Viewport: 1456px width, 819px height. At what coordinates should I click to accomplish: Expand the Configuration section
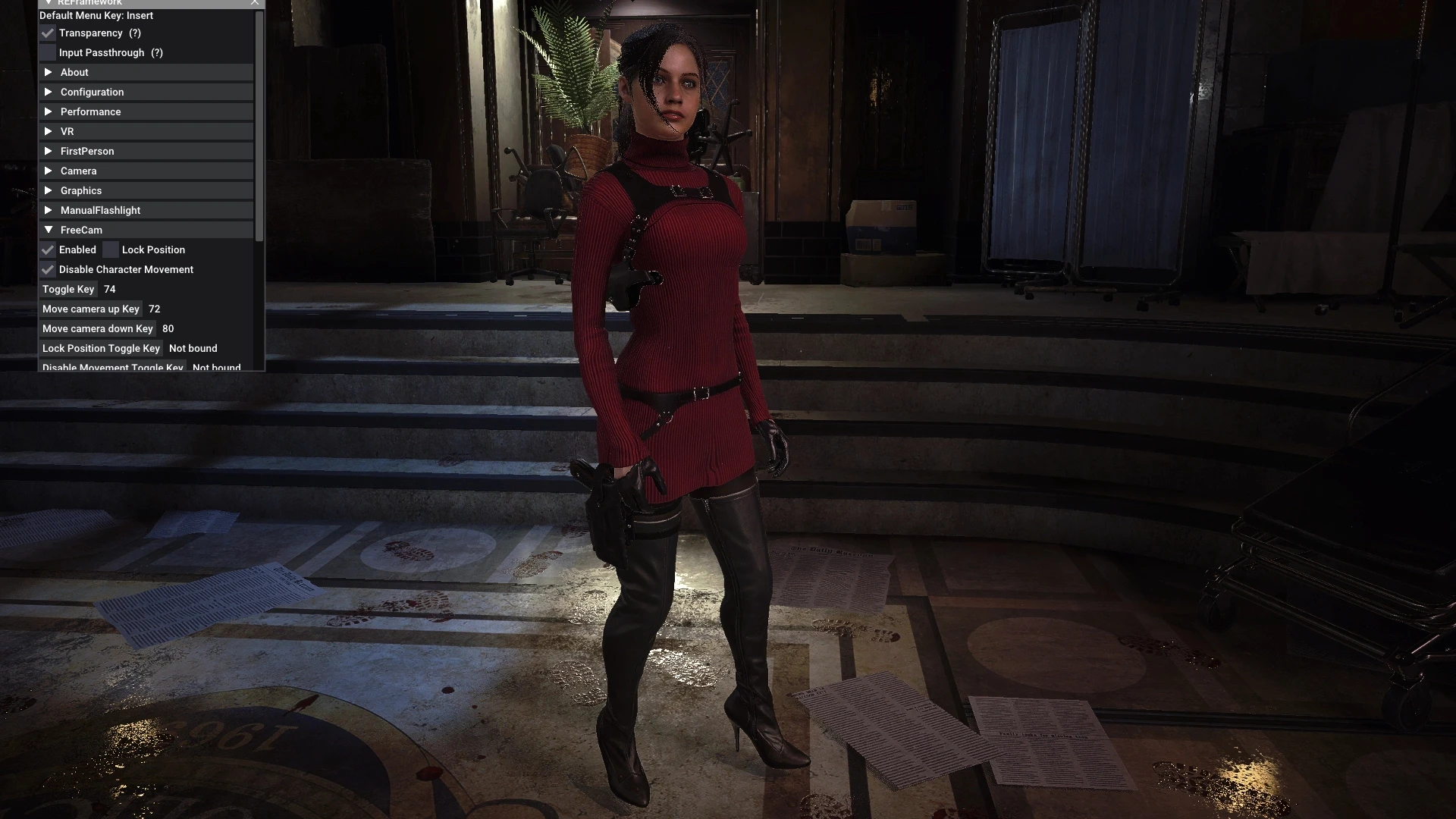93,92
